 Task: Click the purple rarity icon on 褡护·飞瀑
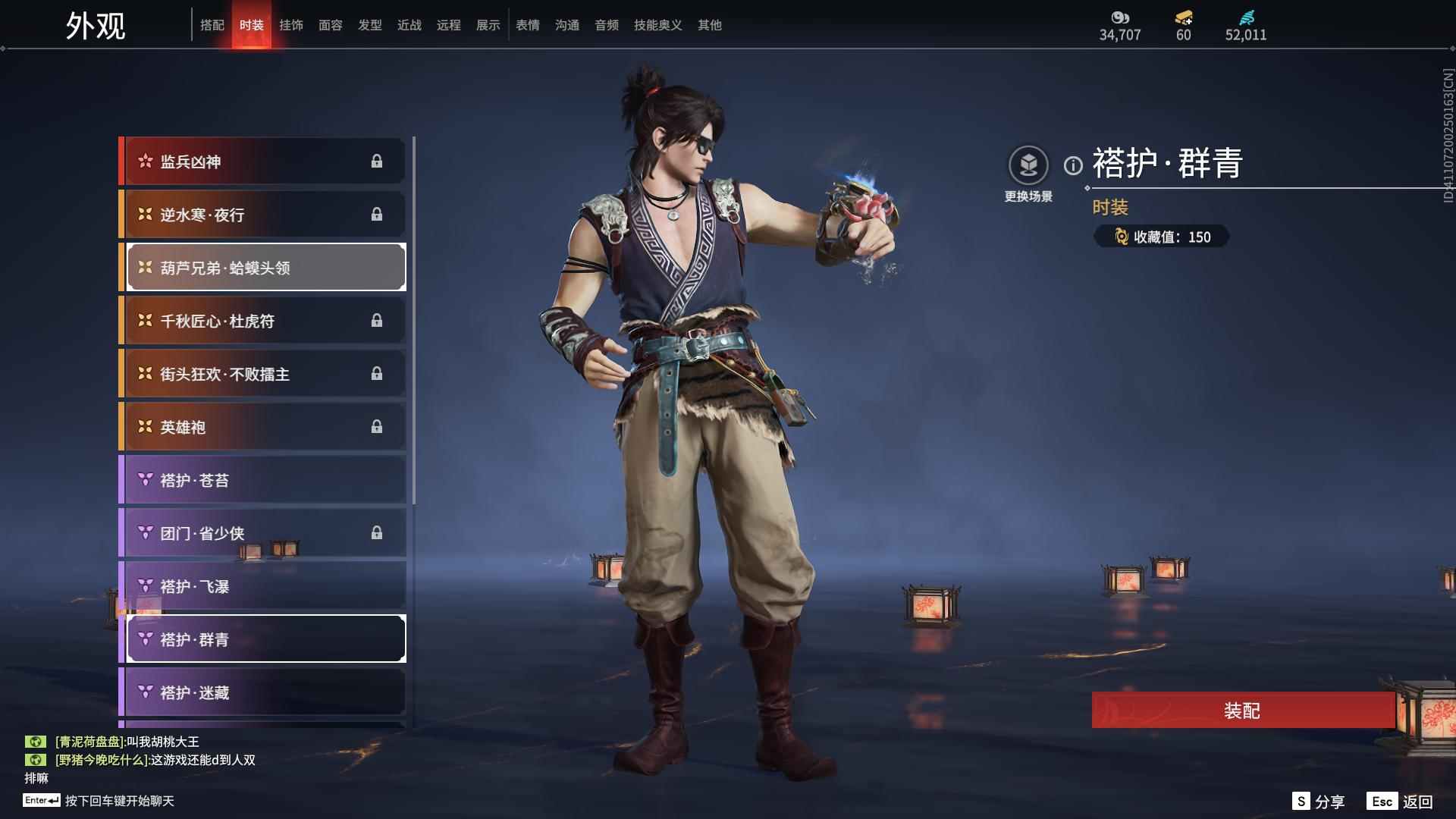click(144, 585)
